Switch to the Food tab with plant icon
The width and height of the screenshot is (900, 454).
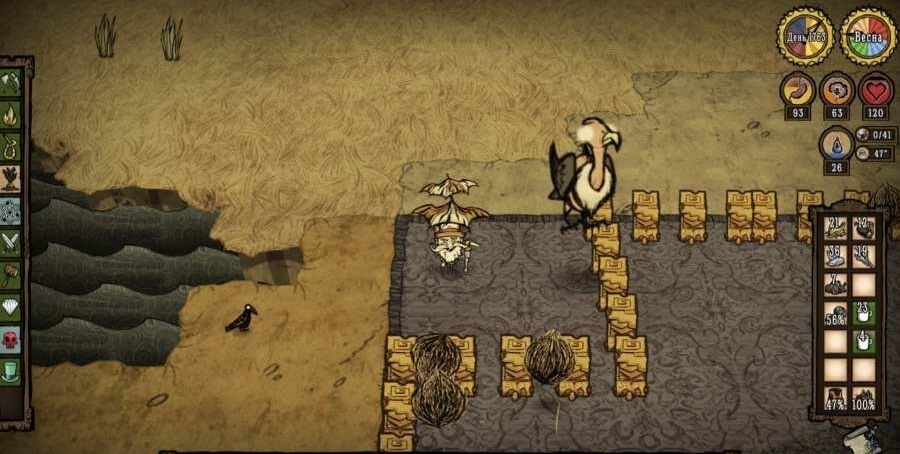tap(11, 178)
